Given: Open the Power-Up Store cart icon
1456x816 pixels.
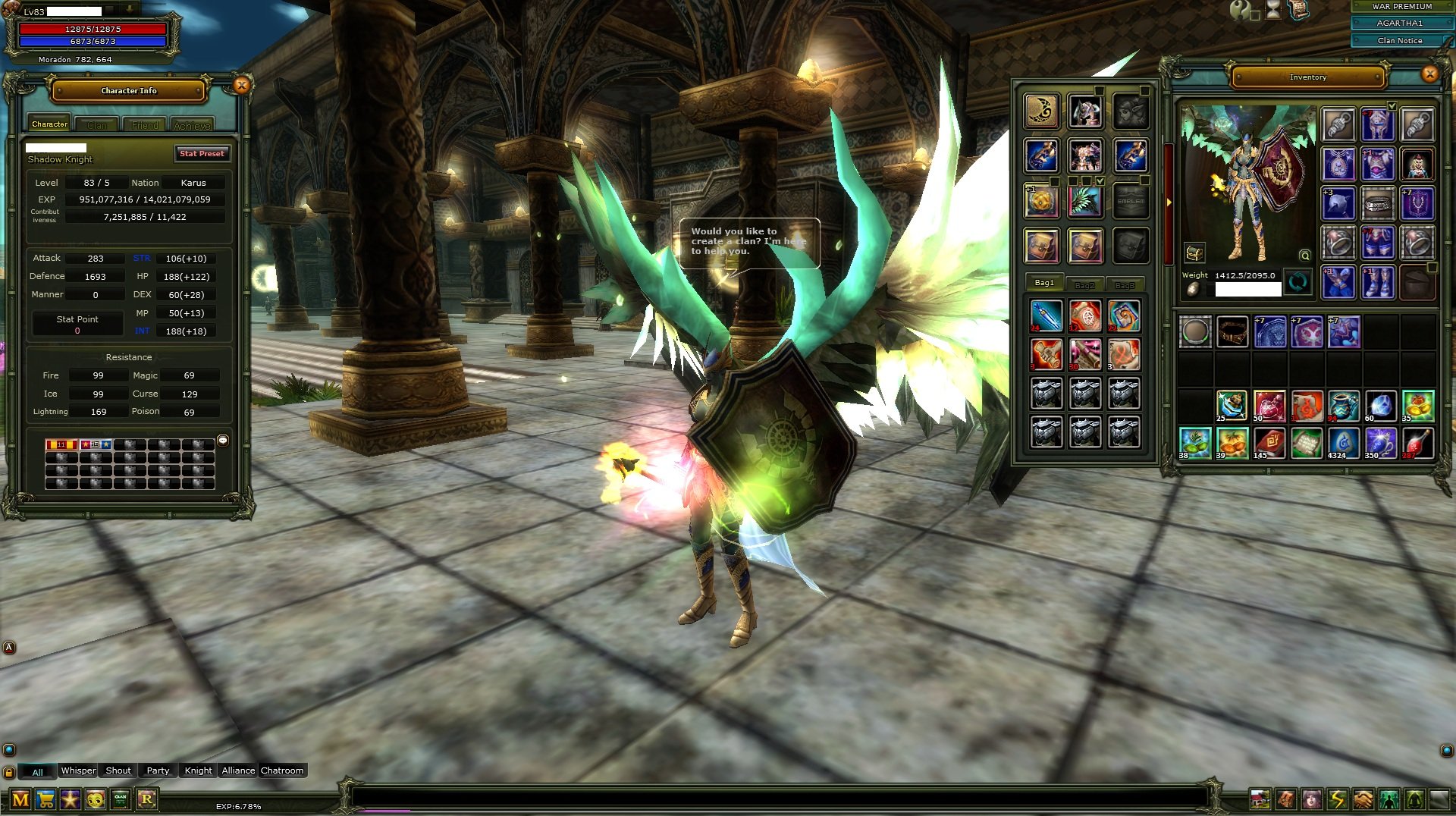Looking at the screenshot, I should pyautogui.click(x=45, y=799).
